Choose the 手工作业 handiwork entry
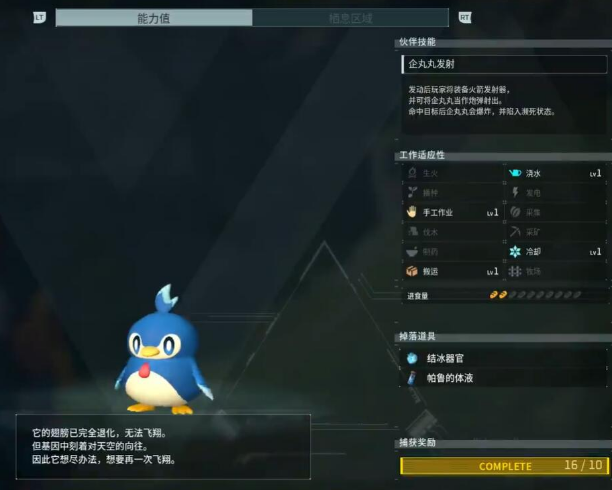 click(x=452, y=213)
